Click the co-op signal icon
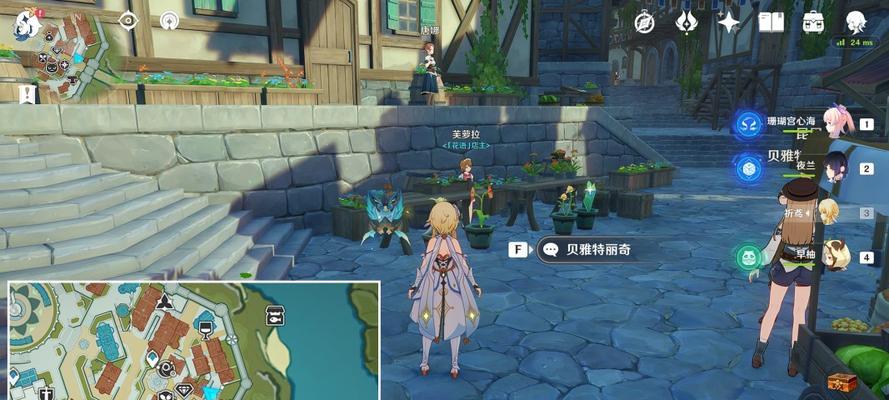Viewport: 889px width, 400px height. 169,20
